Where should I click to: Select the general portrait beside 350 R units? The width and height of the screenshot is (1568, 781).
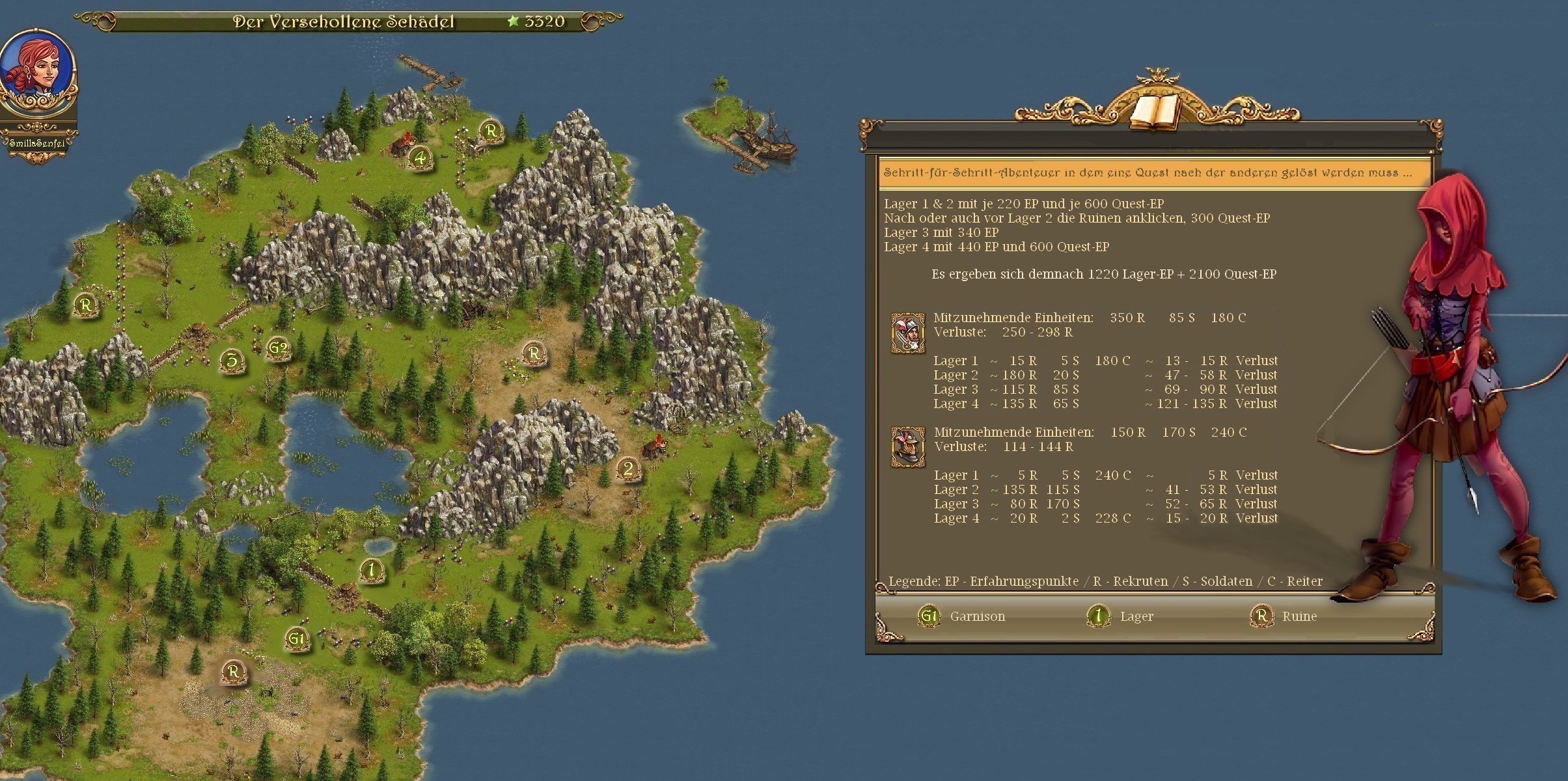pyautogui.click(x=907, y=333)
